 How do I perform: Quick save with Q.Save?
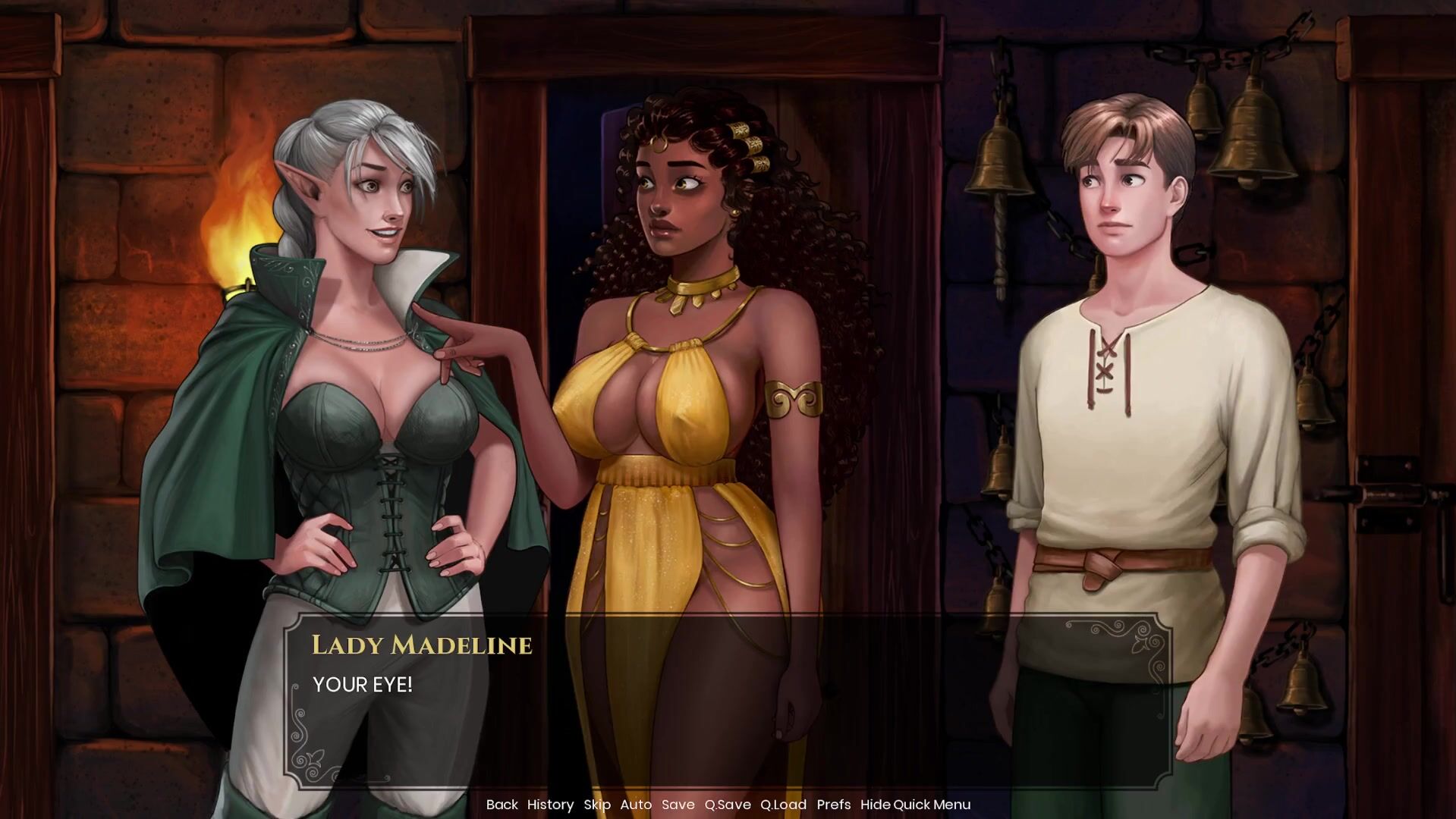point(727,805)
